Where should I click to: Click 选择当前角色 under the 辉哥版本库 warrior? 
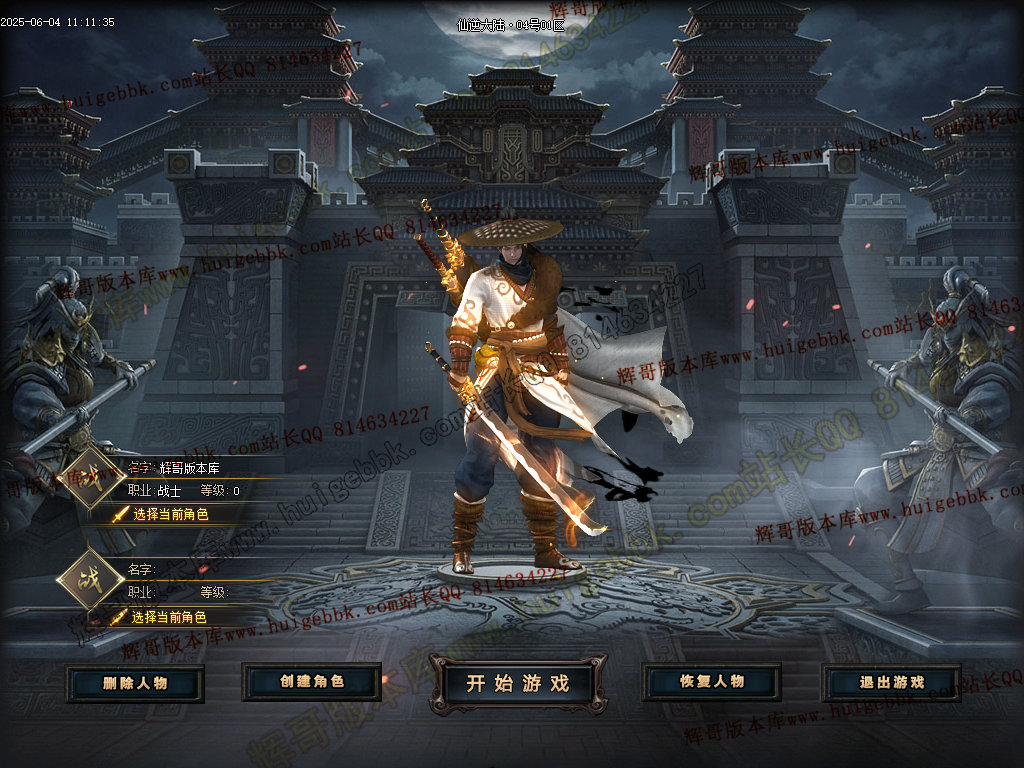pyautogui.click(x=170, y=514)
